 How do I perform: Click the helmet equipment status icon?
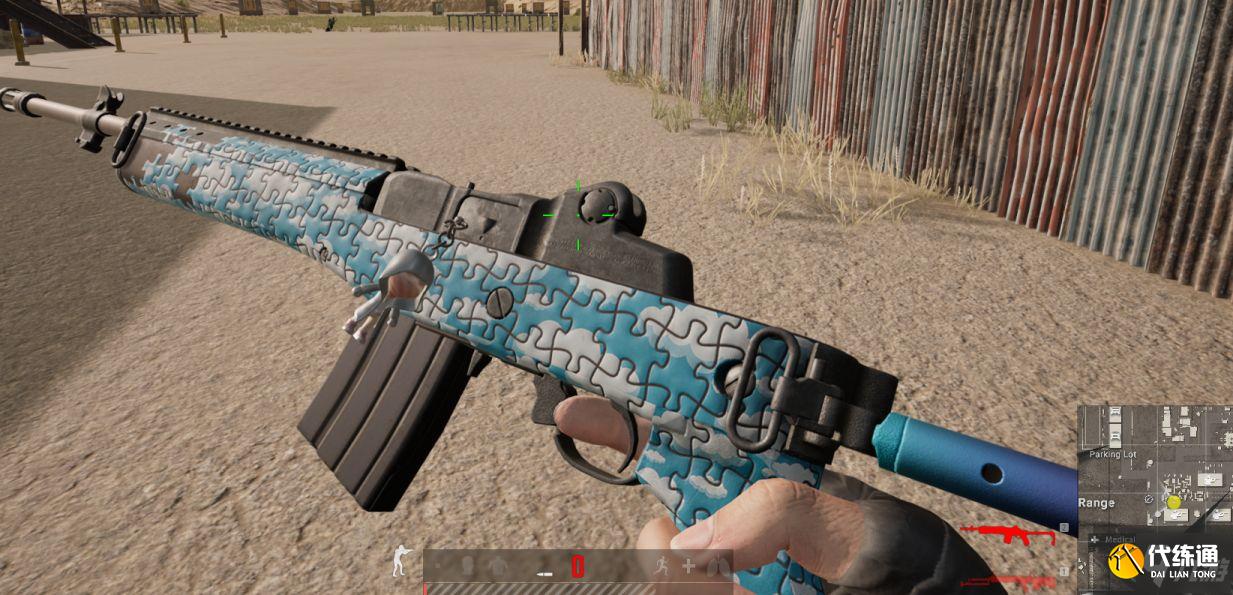pos(468,566)
